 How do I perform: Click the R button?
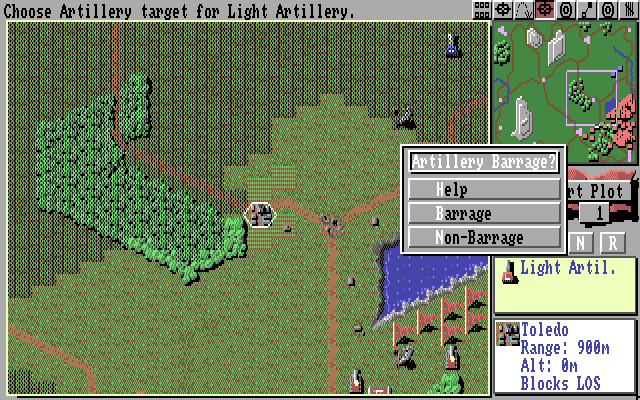pyautogui.click(x=612, y=242)
